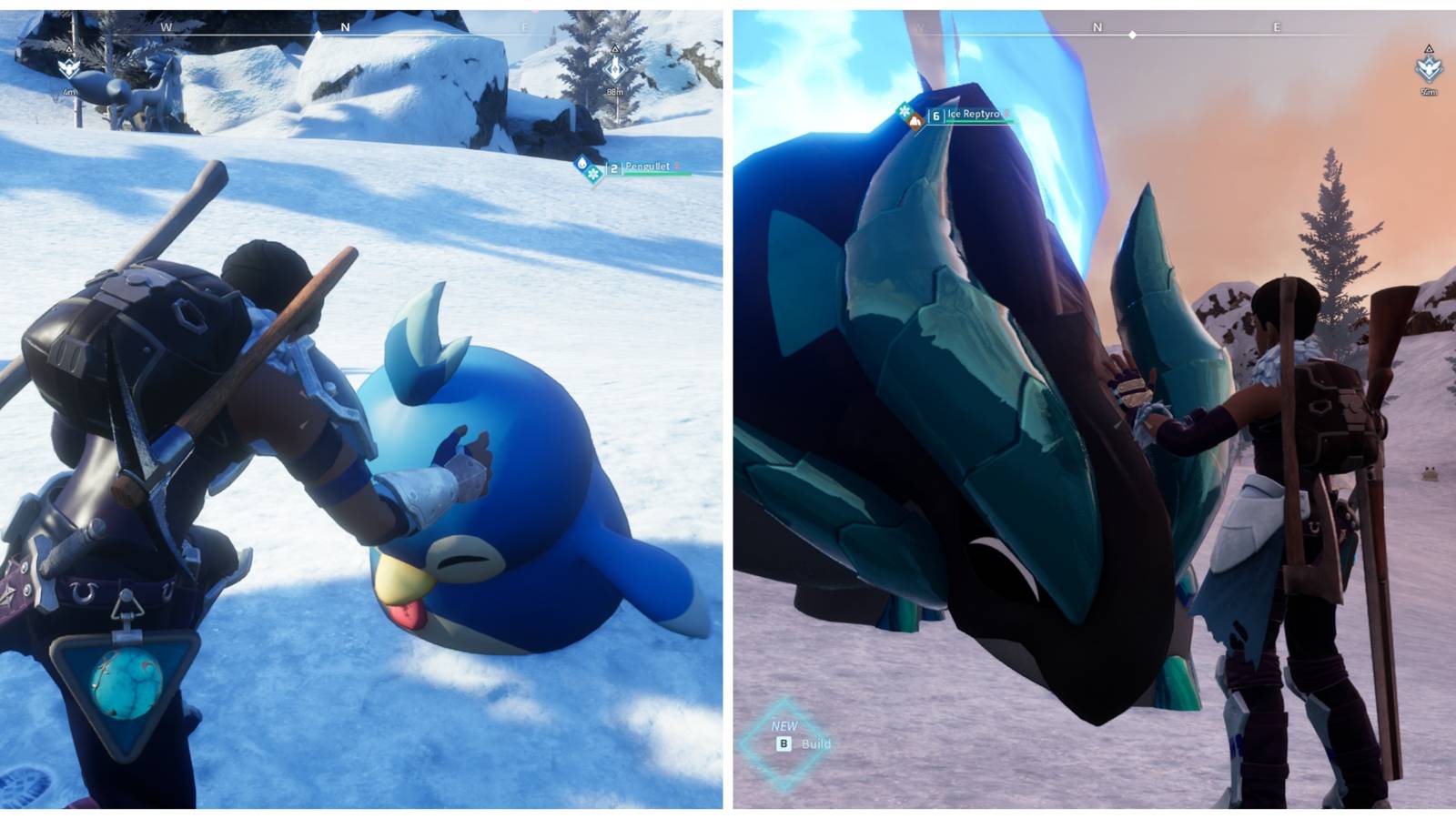
Task: Open the level 6 badge next to Ice Reptyro
Action: pyautogui.click(x=935, y=116)
